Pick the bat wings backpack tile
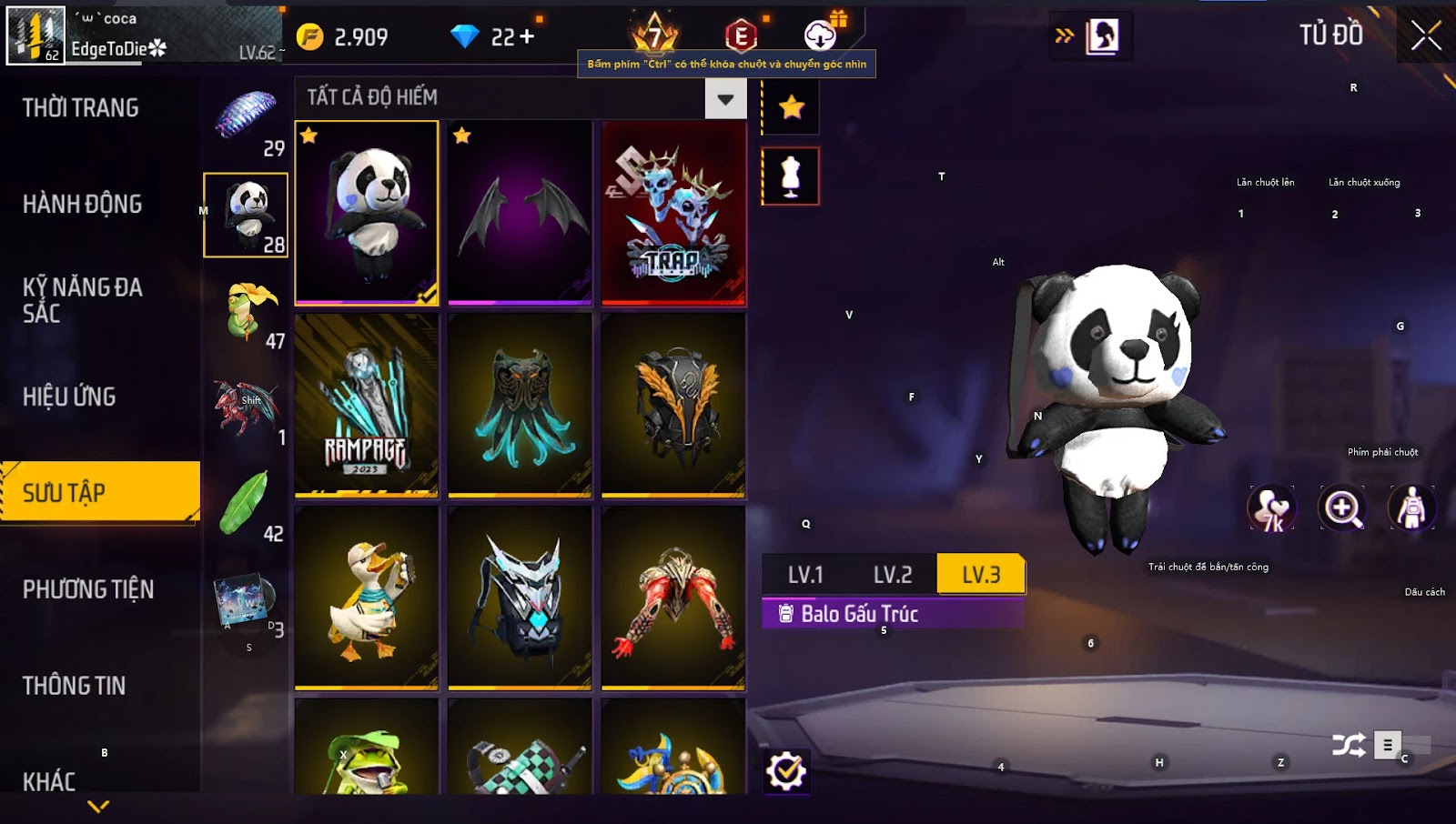Screen dimensions: 1456x824 click(x=520, y=213)
